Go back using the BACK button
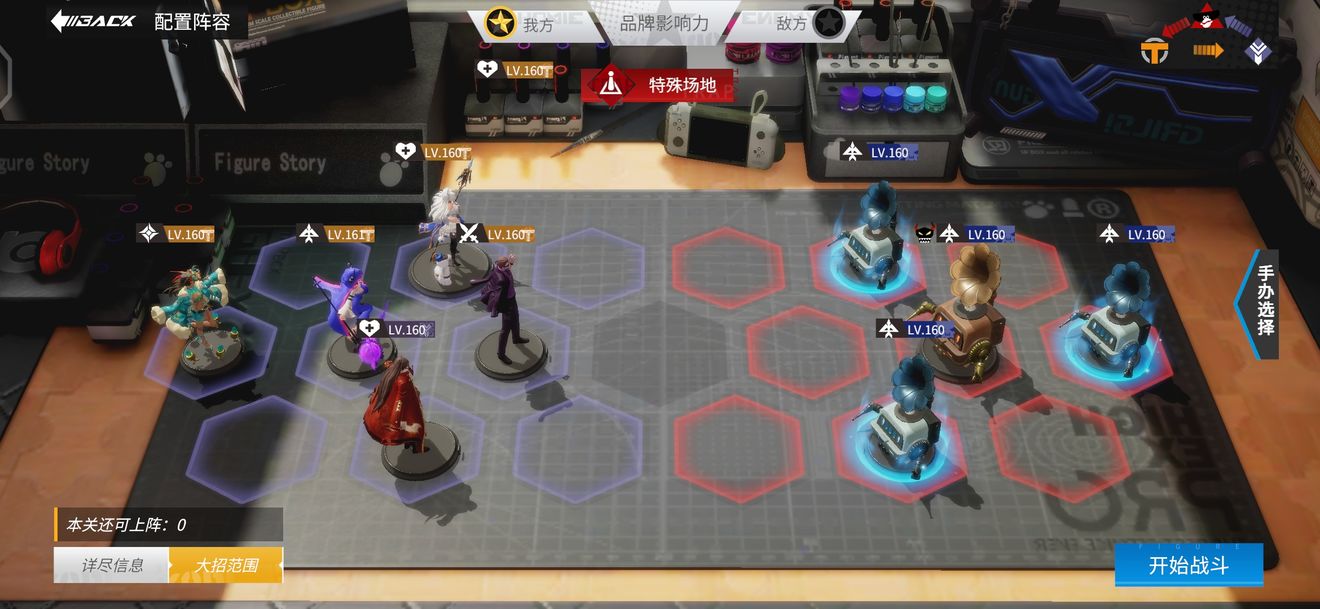Image resolution: width=1320 pixels, height=609 pixels. [x=93, y=21]
